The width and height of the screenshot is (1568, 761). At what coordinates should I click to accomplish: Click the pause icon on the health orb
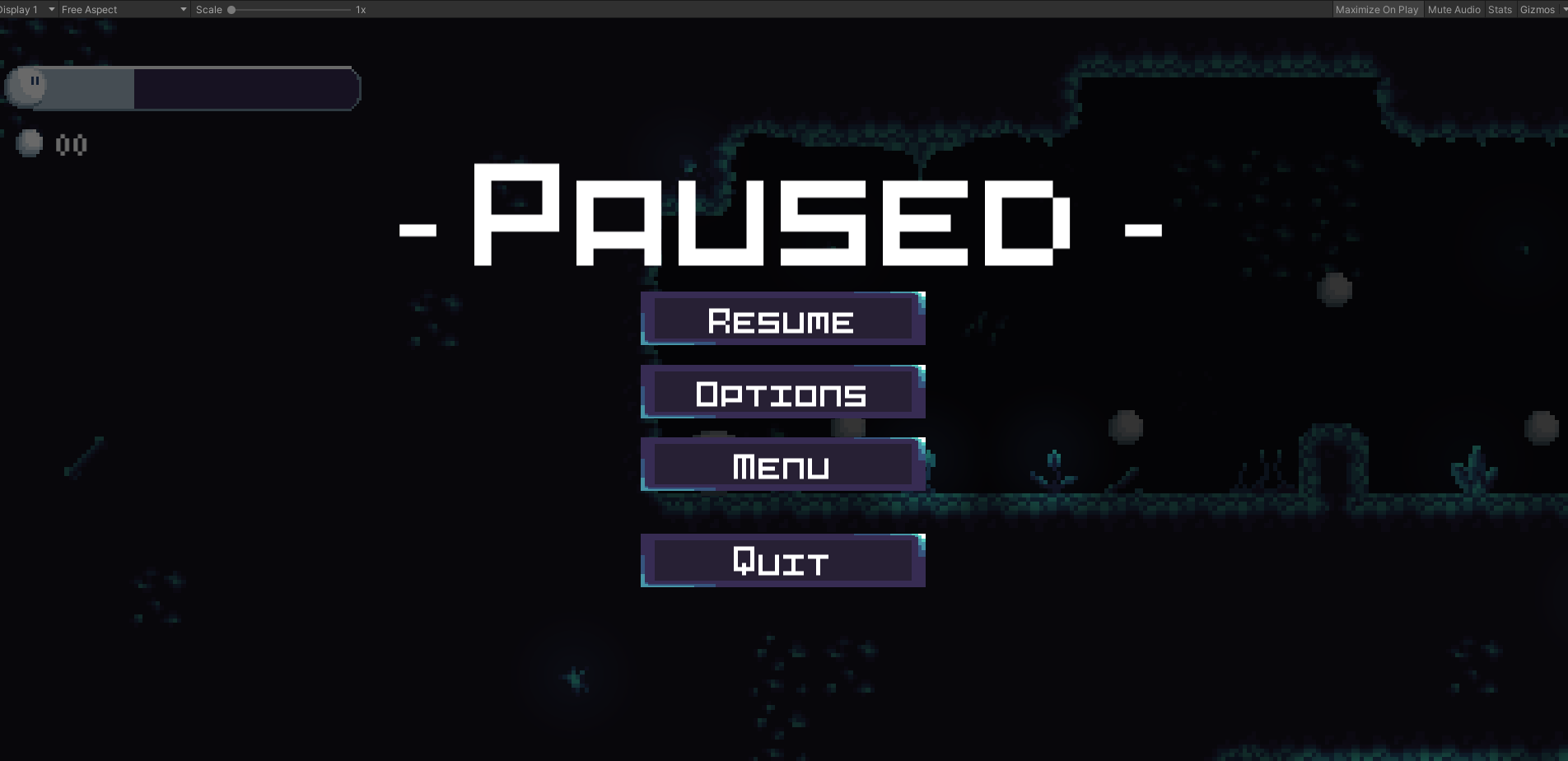35,82
